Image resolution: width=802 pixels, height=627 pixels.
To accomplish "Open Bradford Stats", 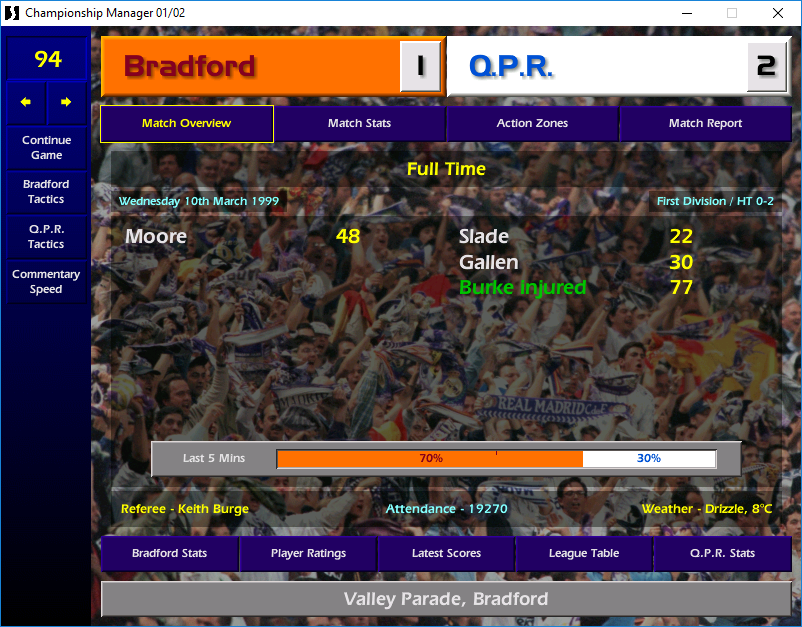I will pyautogui.click(x=169, y=553).
